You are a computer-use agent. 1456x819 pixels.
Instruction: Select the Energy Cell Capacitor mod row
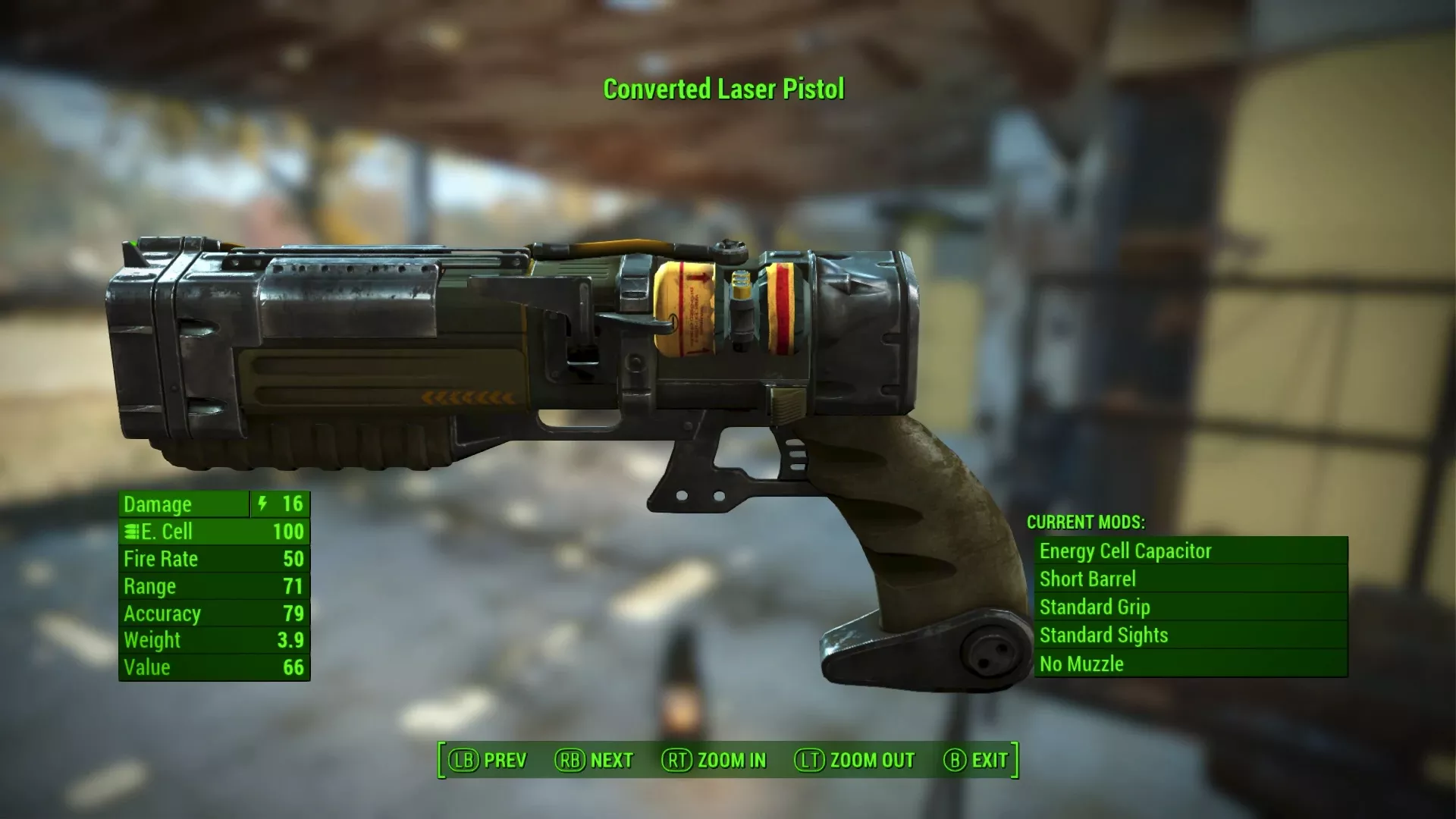tap(1191, 551)
